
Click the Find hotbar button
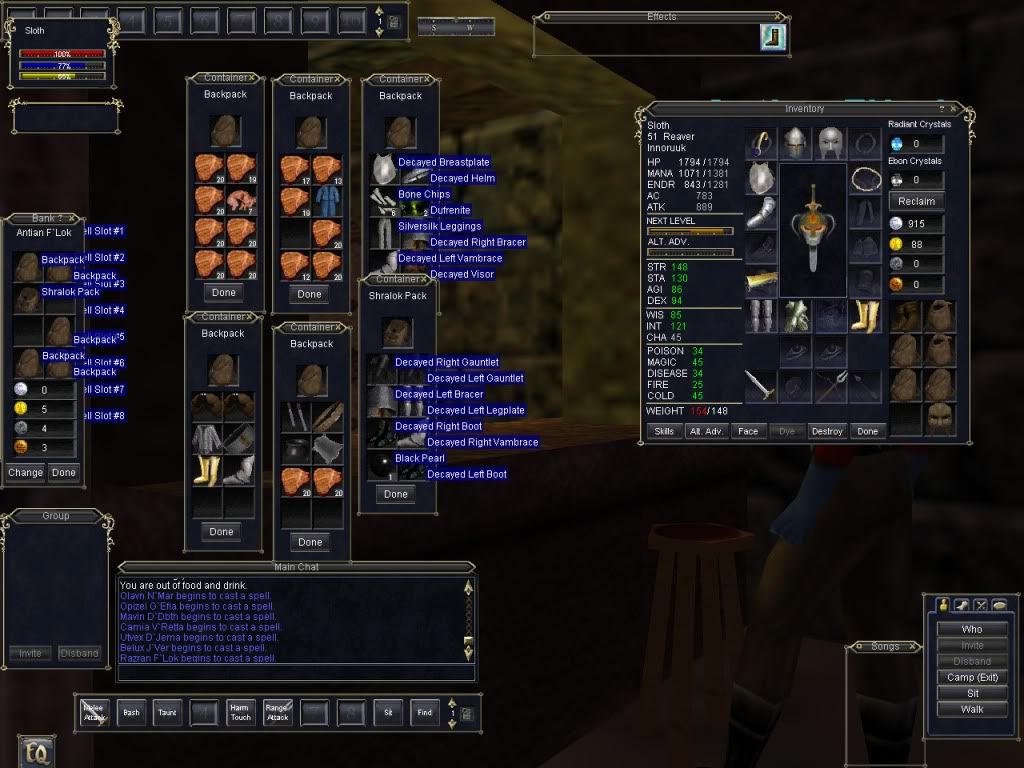pos(424,712)
